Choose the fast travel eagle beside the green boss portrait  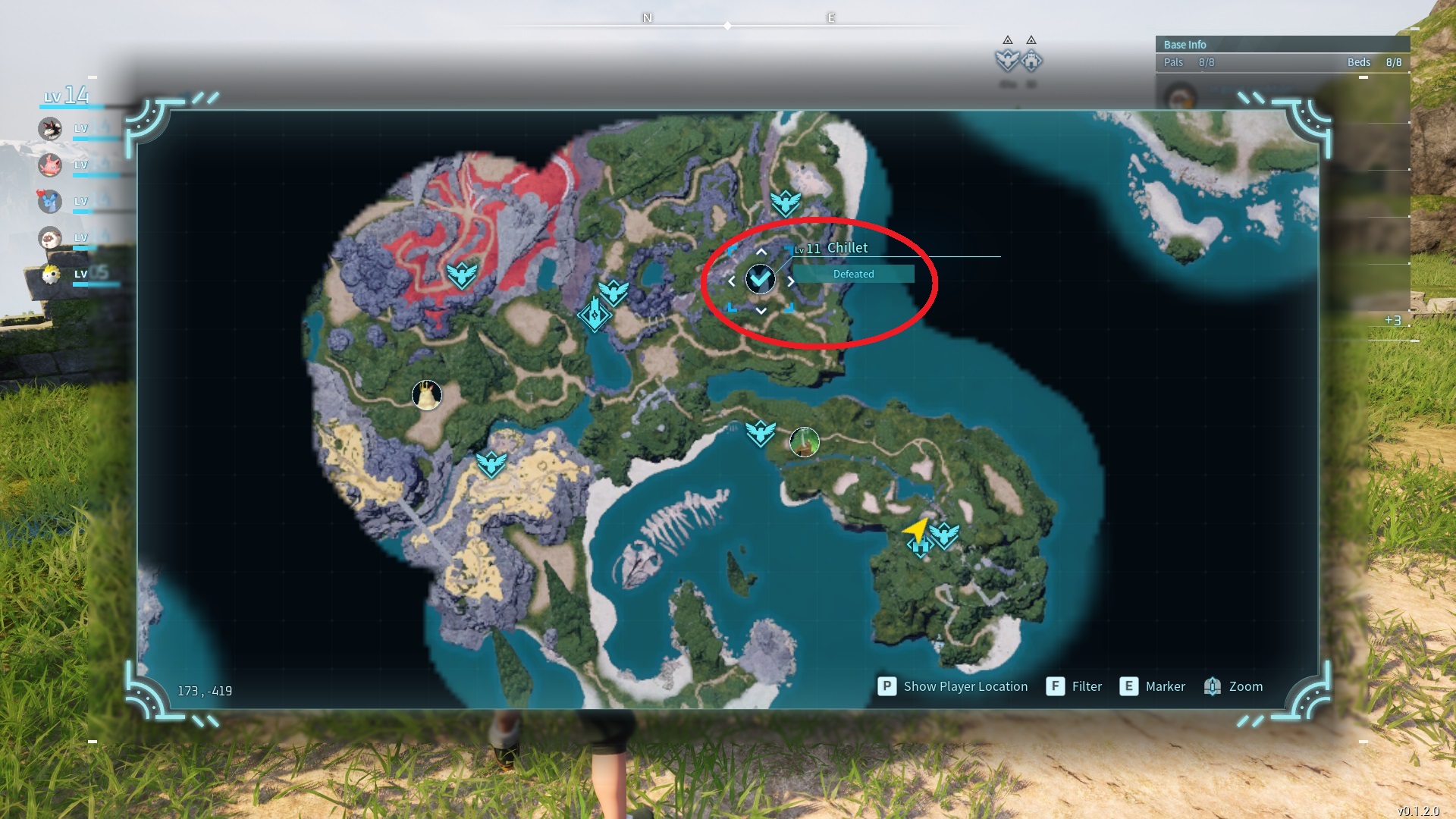[x=760, y=433]
